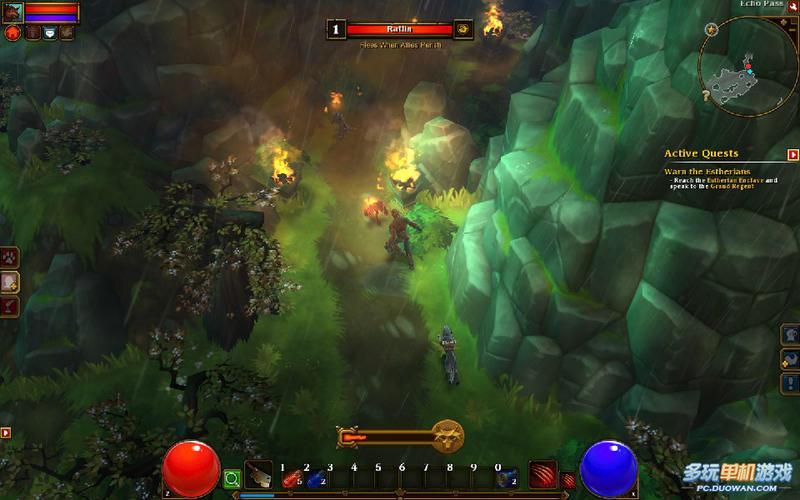Collapse the Active Quests panel arrow
This screenshot has width=800, height=500.
coord(793,155)
